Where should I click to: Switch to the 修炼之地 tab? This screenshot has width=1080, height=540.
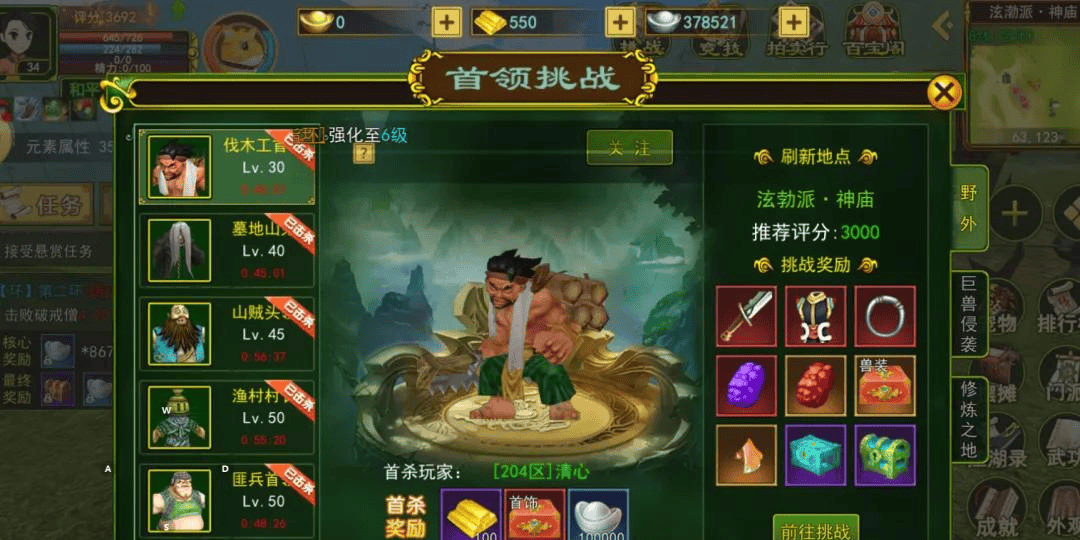coord(968,420)
